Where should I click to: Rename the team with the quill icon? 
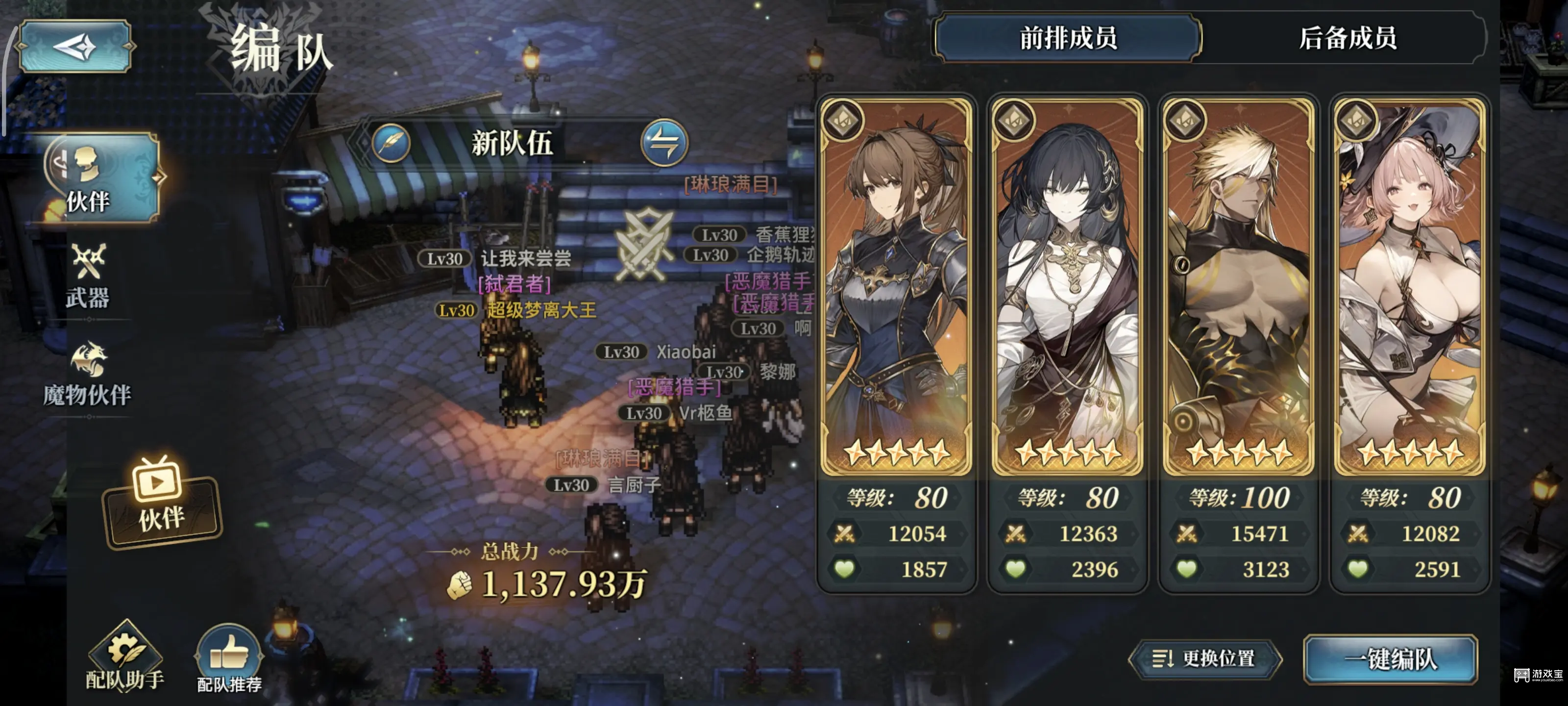pyautogui.click(x=392, y=143)
